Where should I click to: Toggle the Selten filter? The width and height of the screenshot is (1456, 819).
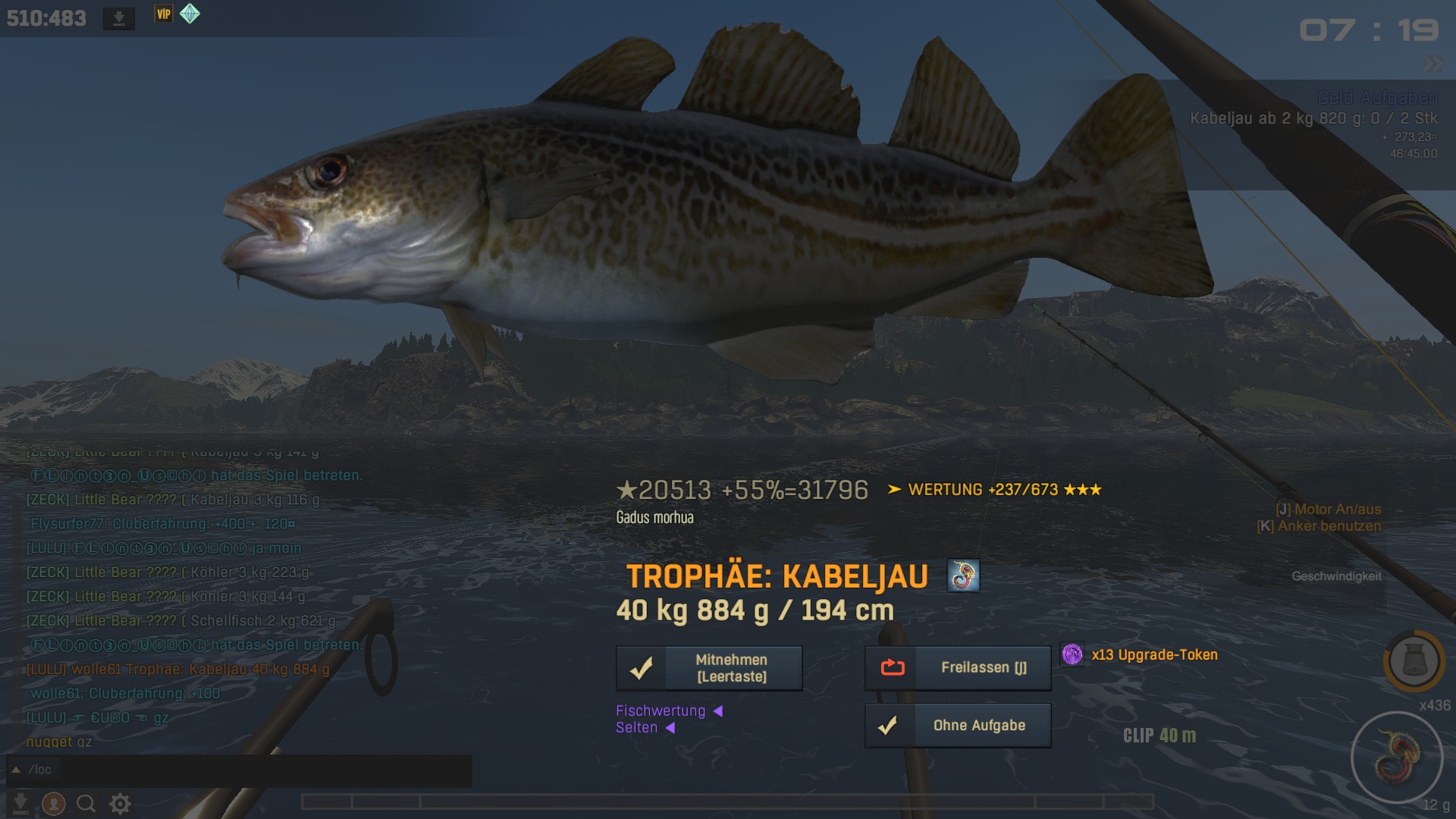(644, 728)
